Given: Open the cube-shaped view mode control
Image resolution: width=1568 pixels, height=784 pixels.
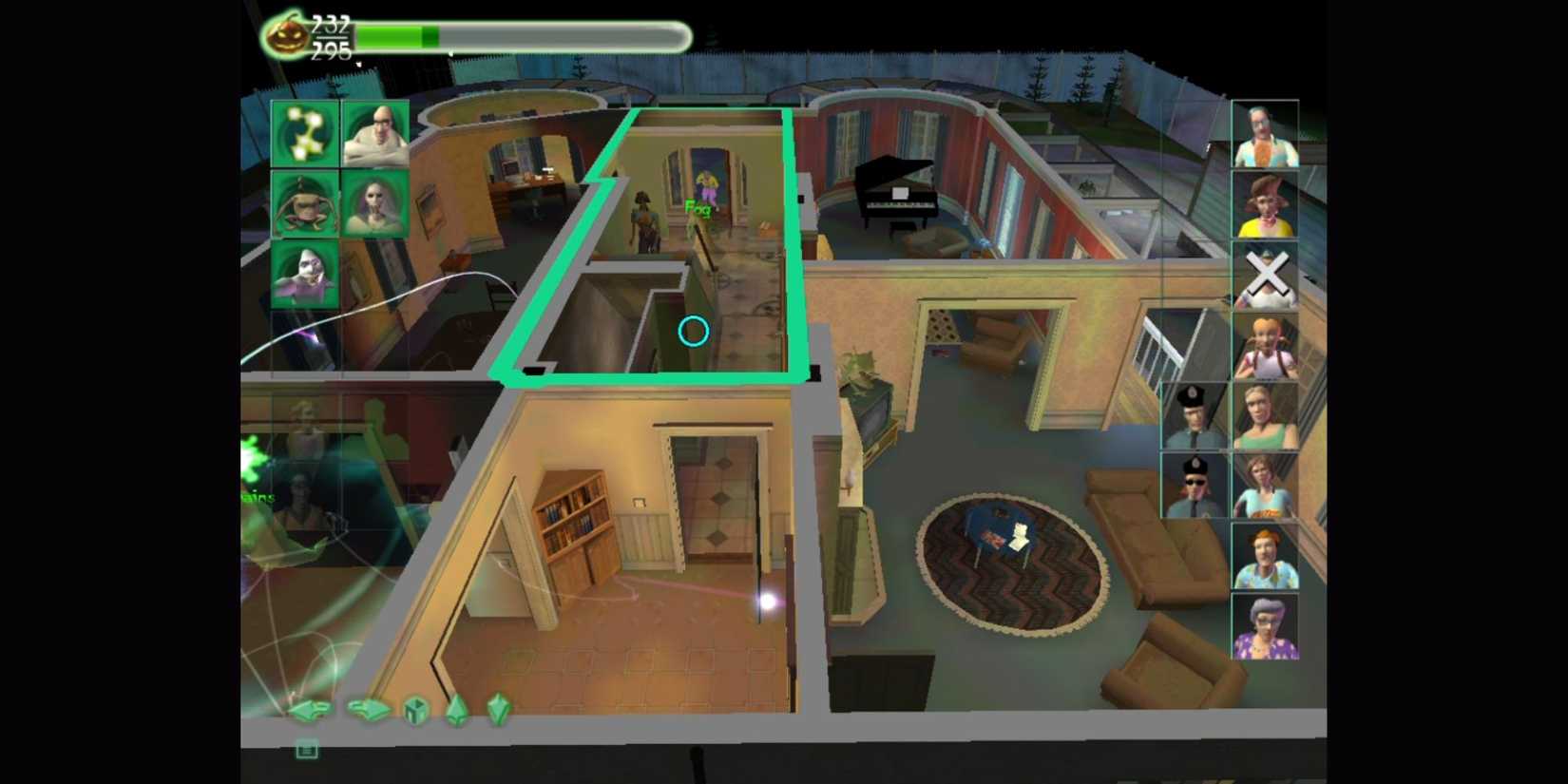Looking at the screenshot, I should click(x=413, y=711).
